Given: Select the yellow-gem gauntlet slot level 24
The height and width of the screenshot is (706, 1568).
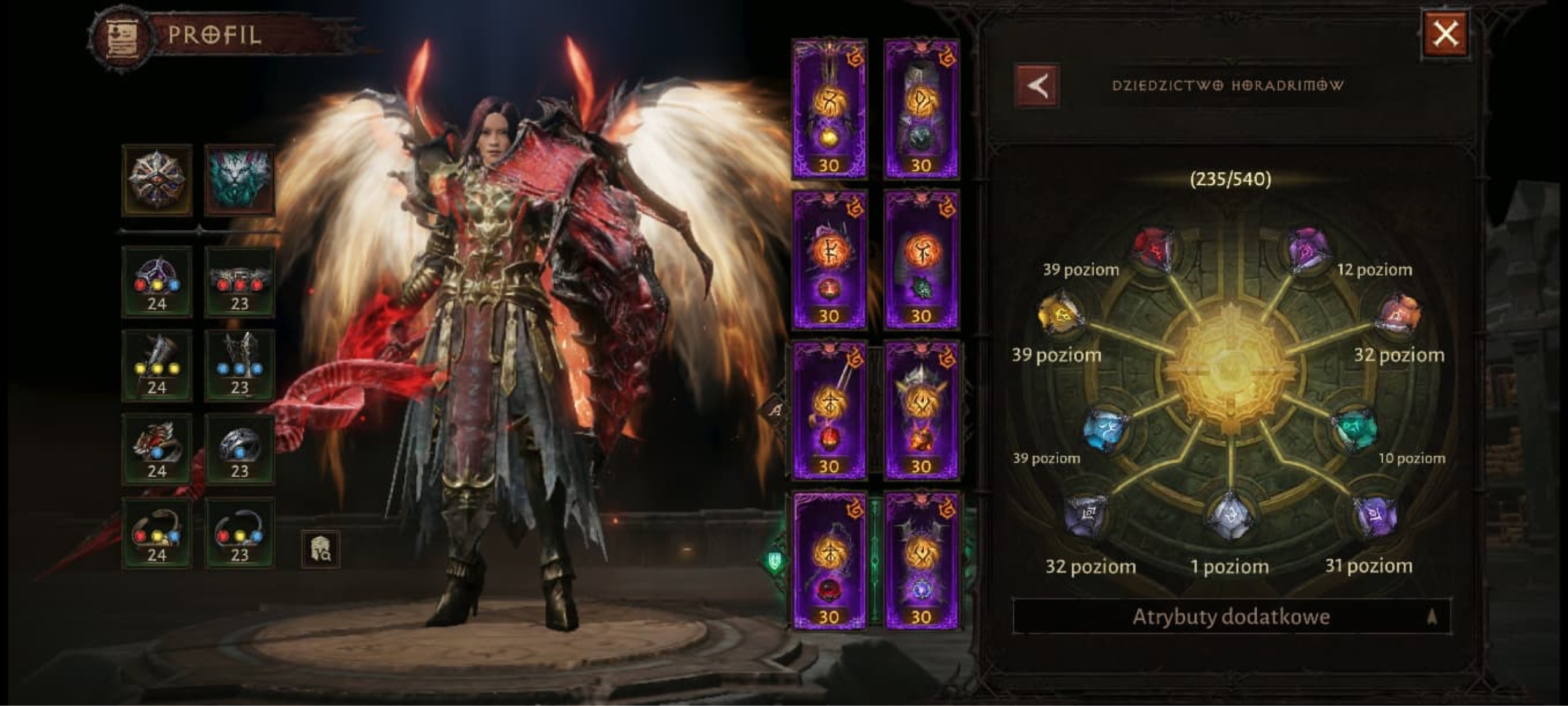Looking at the screenshot, I should 157,365.
